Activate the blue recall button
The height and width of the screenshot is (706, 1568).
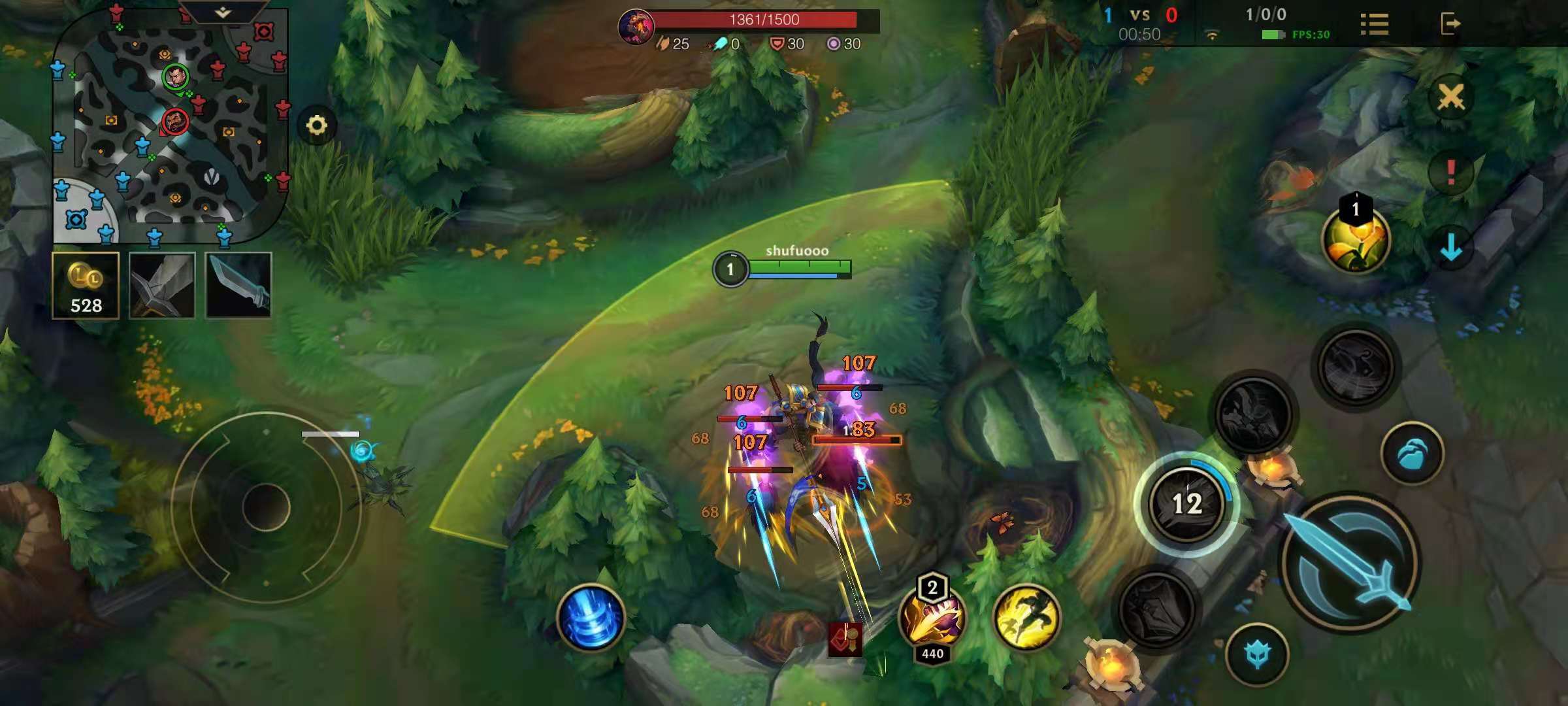591,618
